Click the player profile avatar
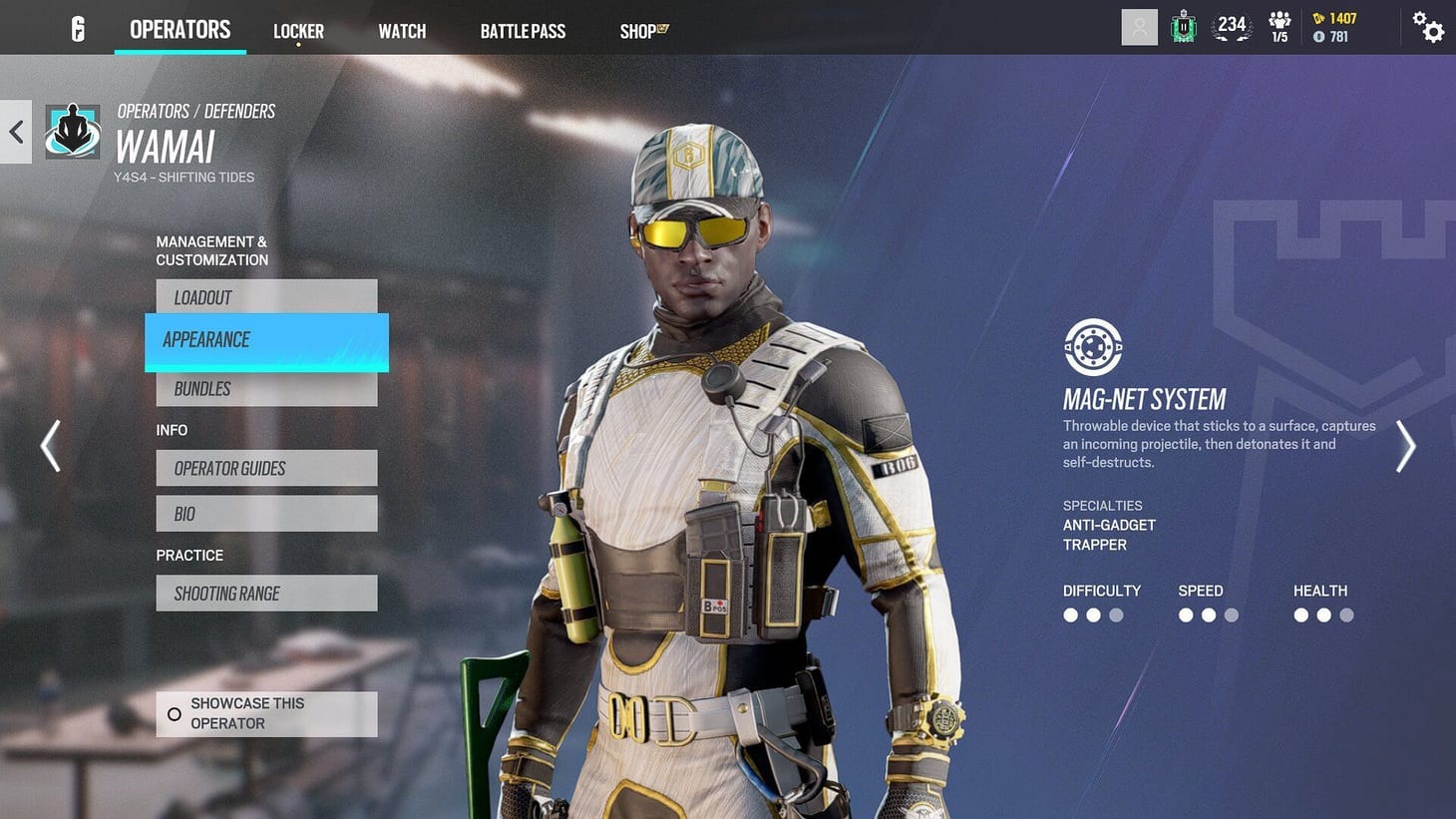 (x=1139, y=27)
